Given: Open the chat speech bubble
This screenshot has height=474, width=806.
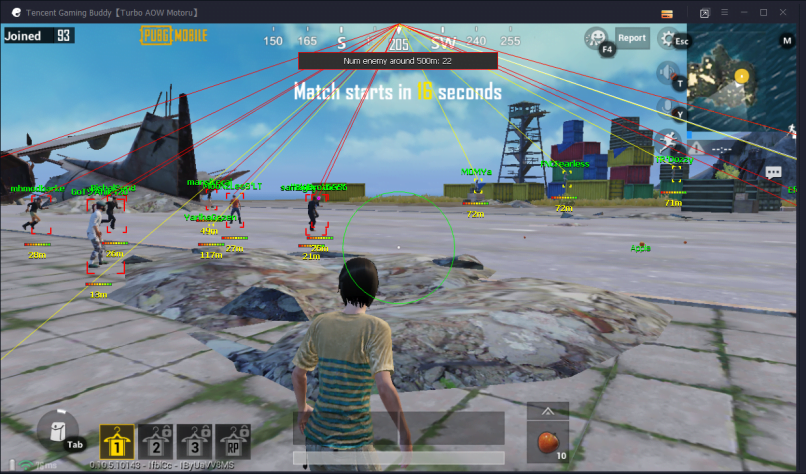Looking at the screenshot, I should (773, 172).
